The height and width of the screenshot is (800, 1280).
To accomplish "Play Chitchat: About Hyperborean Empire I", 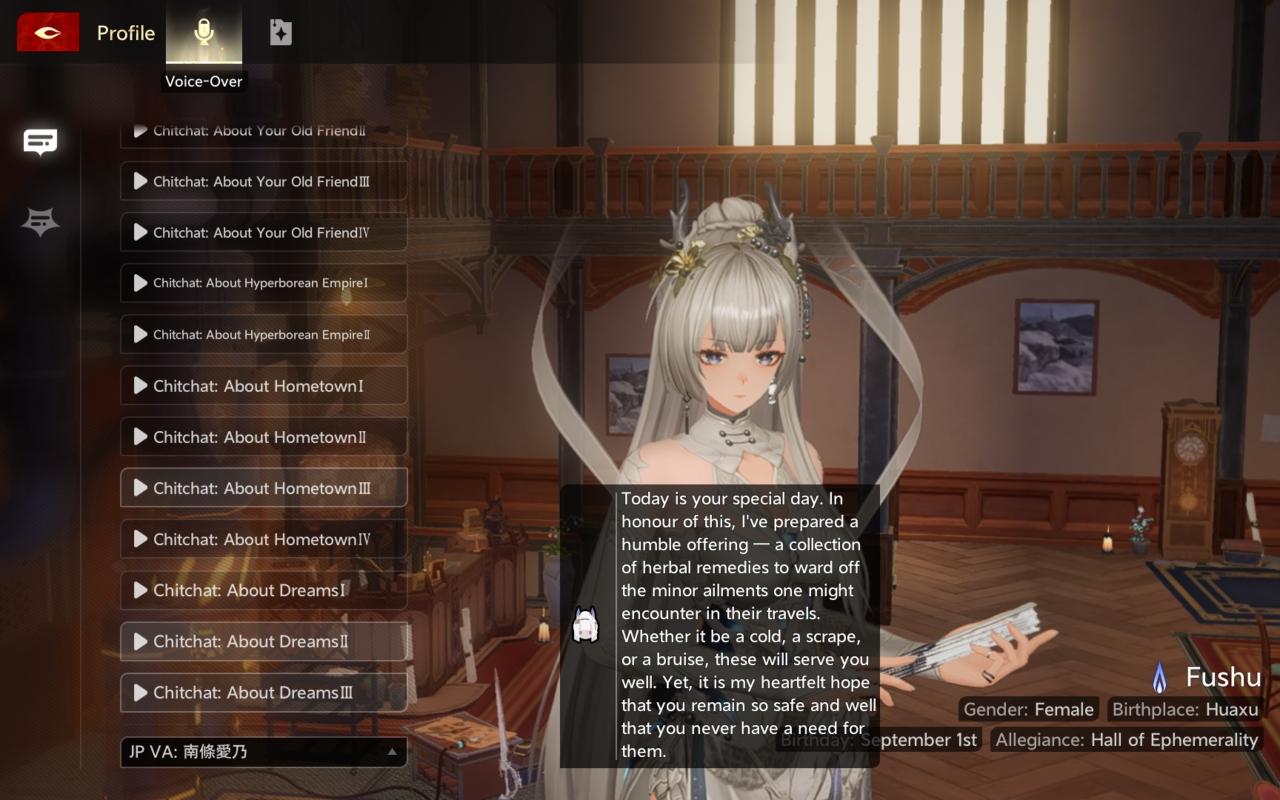I will 263,283.
